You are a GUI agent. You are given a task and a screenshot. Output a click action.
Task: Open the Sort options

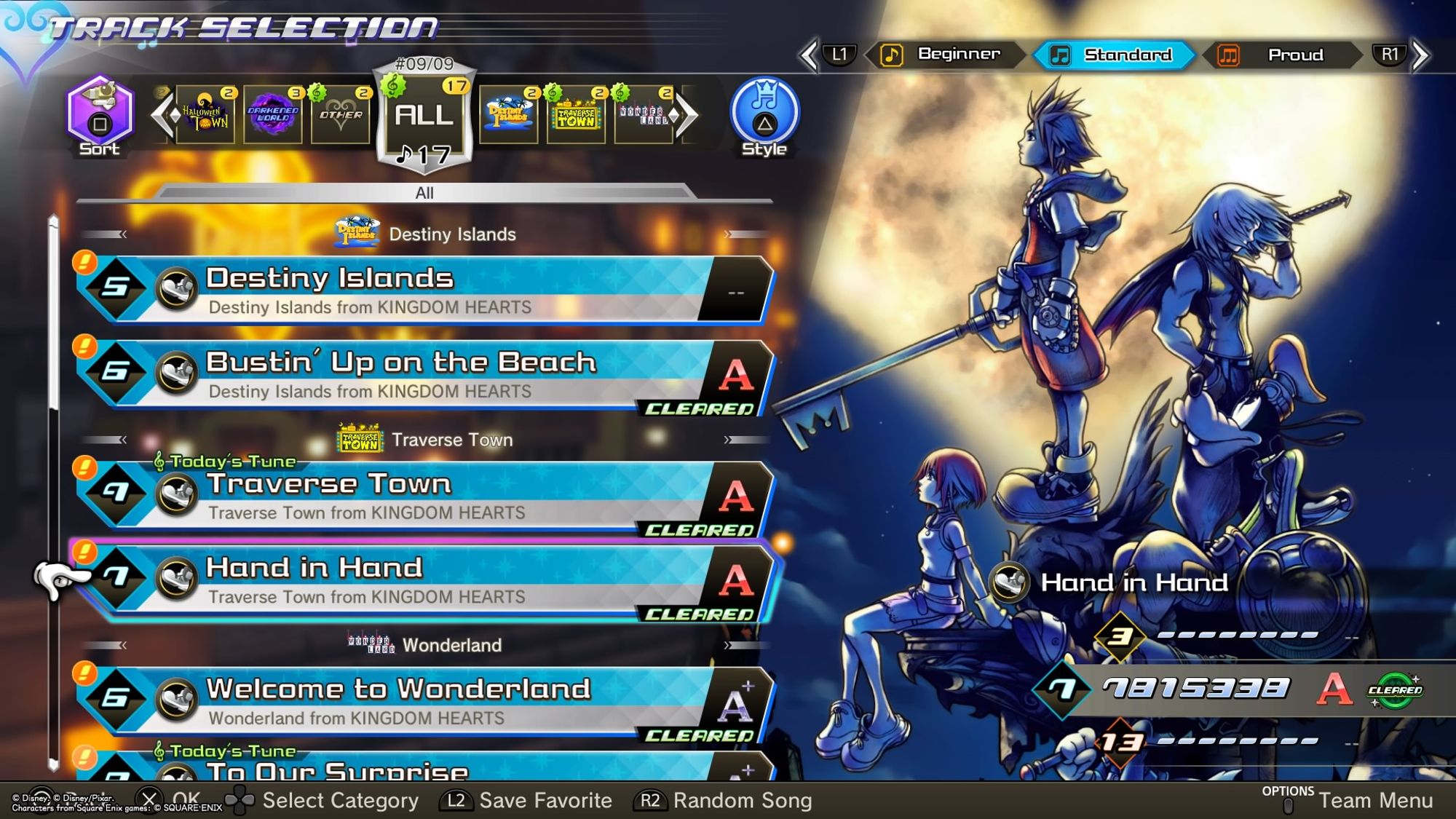click(x=100, y=116)
